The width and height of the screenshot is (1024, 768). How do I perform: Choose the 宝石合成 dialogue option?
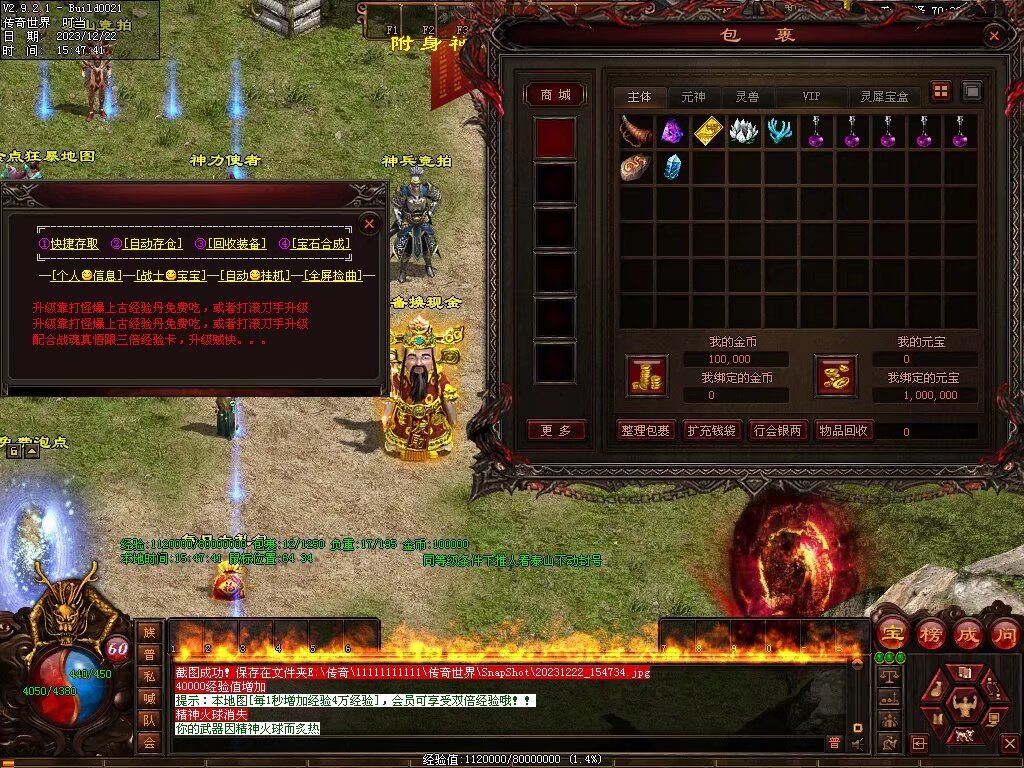tap(320, 243)
